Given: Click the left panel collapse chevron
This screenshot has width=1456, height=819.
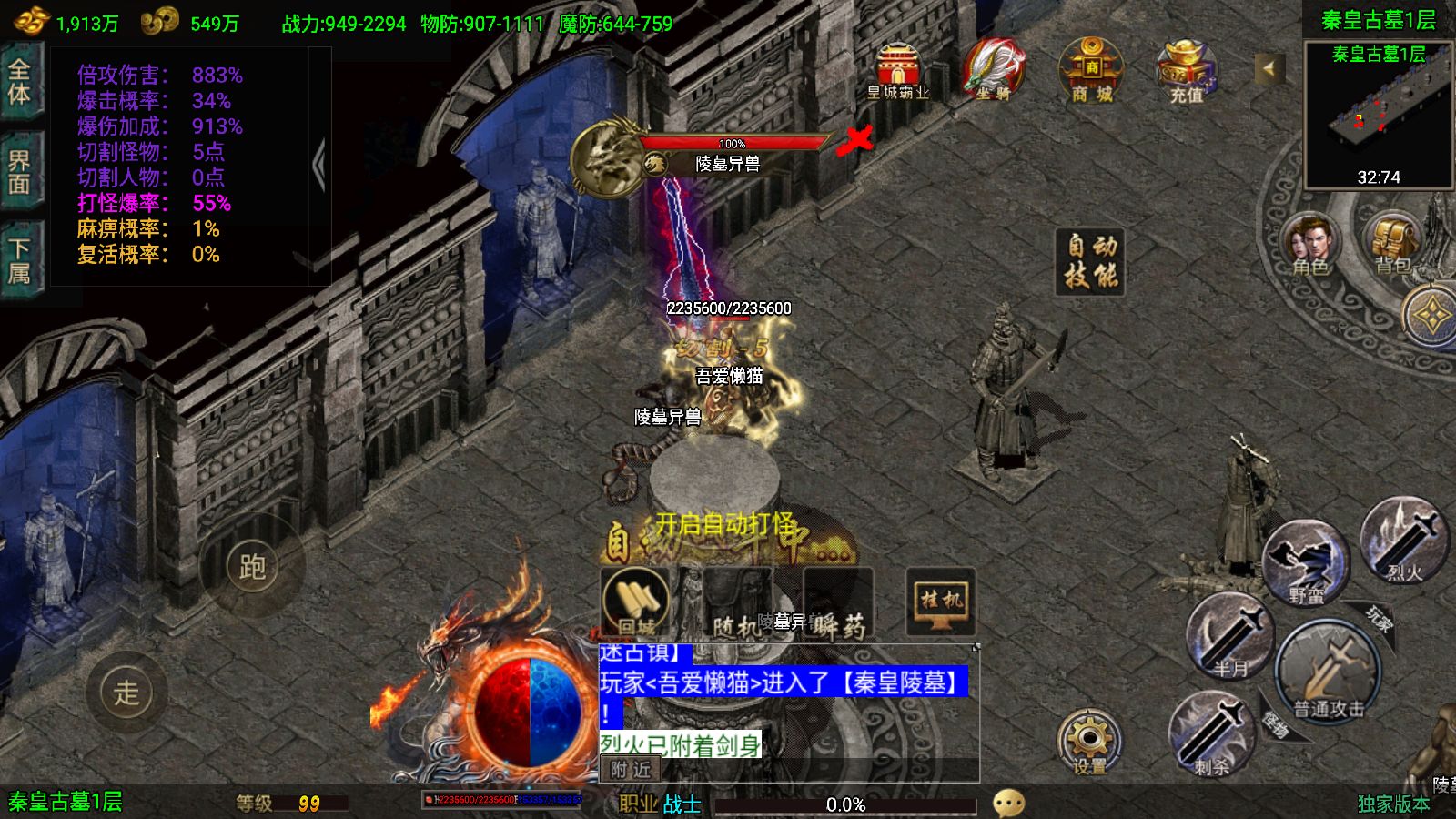Looking at the screenshot, I should pos(320,160).
